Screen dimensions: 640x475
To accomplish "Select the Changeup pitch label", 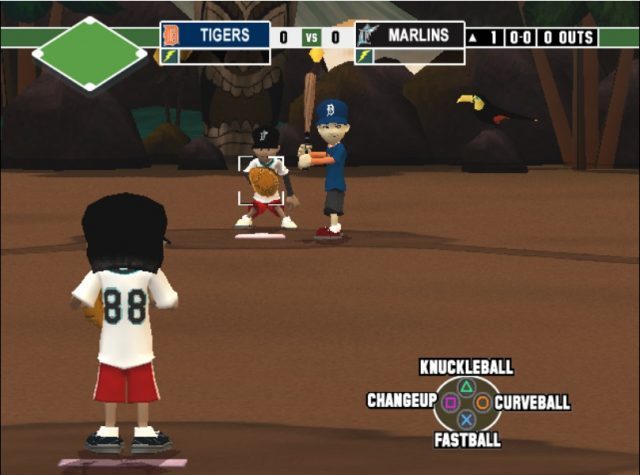I will 401,401.
